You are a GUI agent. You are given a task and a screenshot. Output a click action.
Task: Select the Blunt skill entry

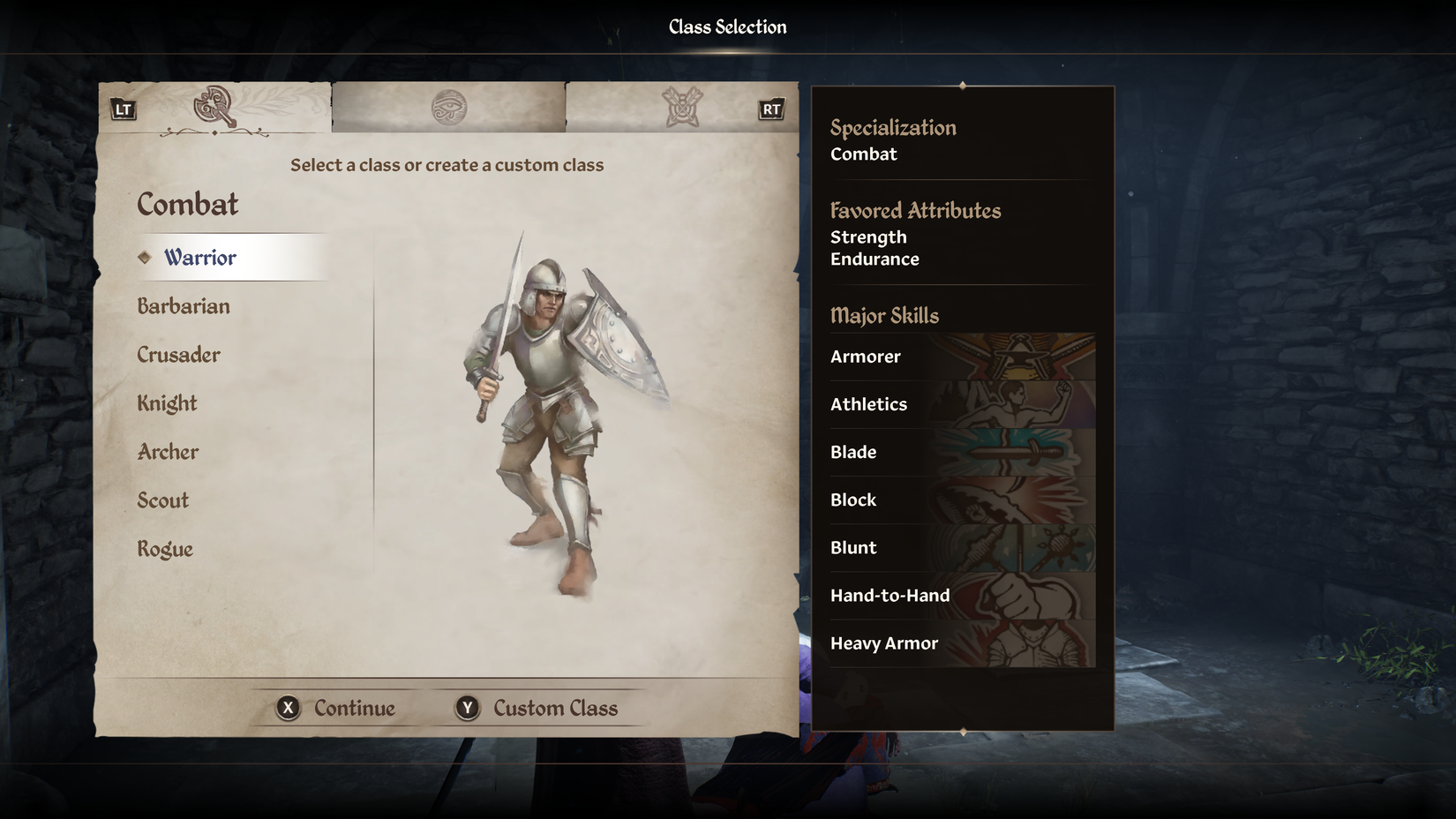click(962, 547)
